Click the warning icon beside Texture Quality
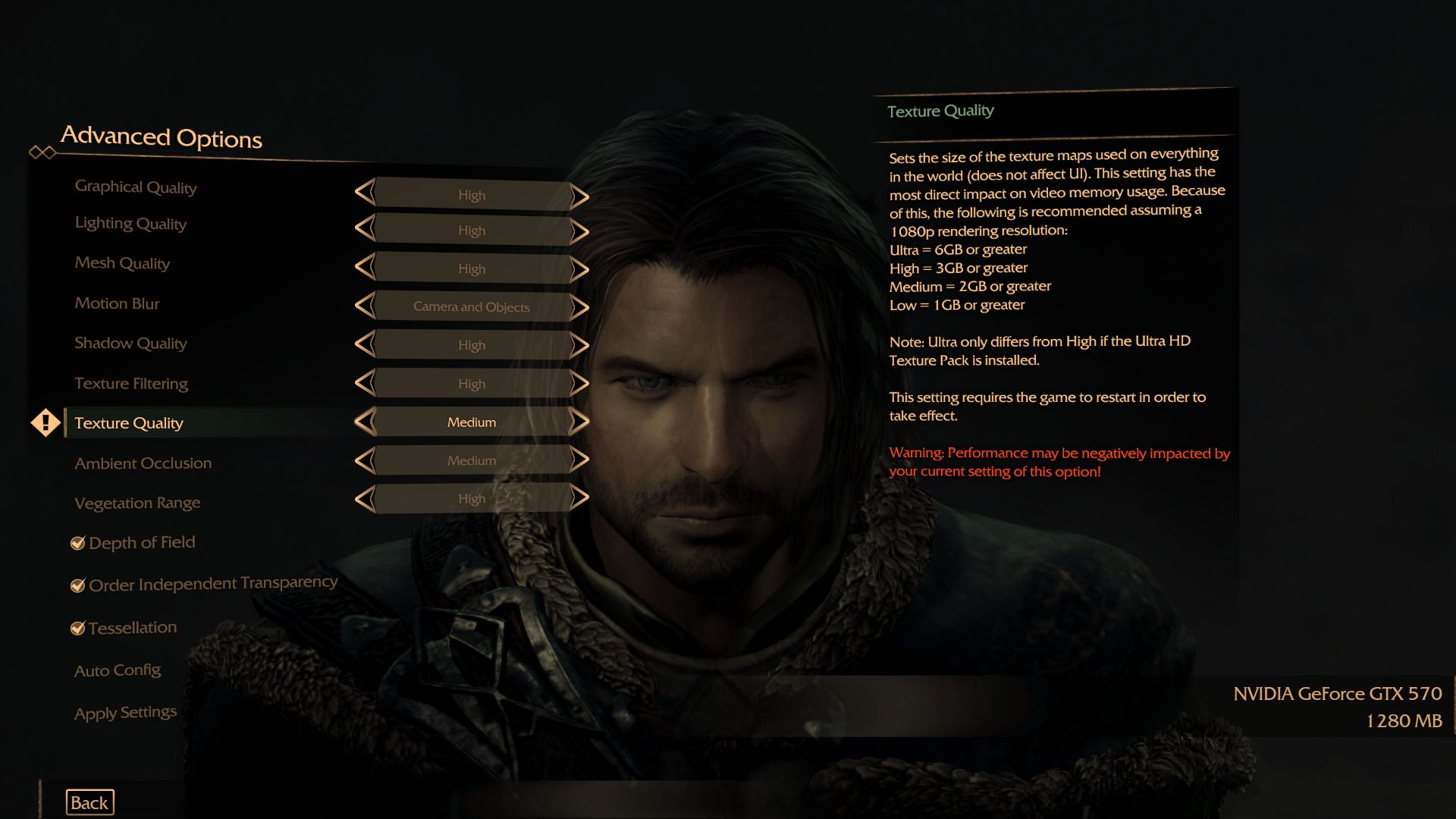 pos(45,422)
